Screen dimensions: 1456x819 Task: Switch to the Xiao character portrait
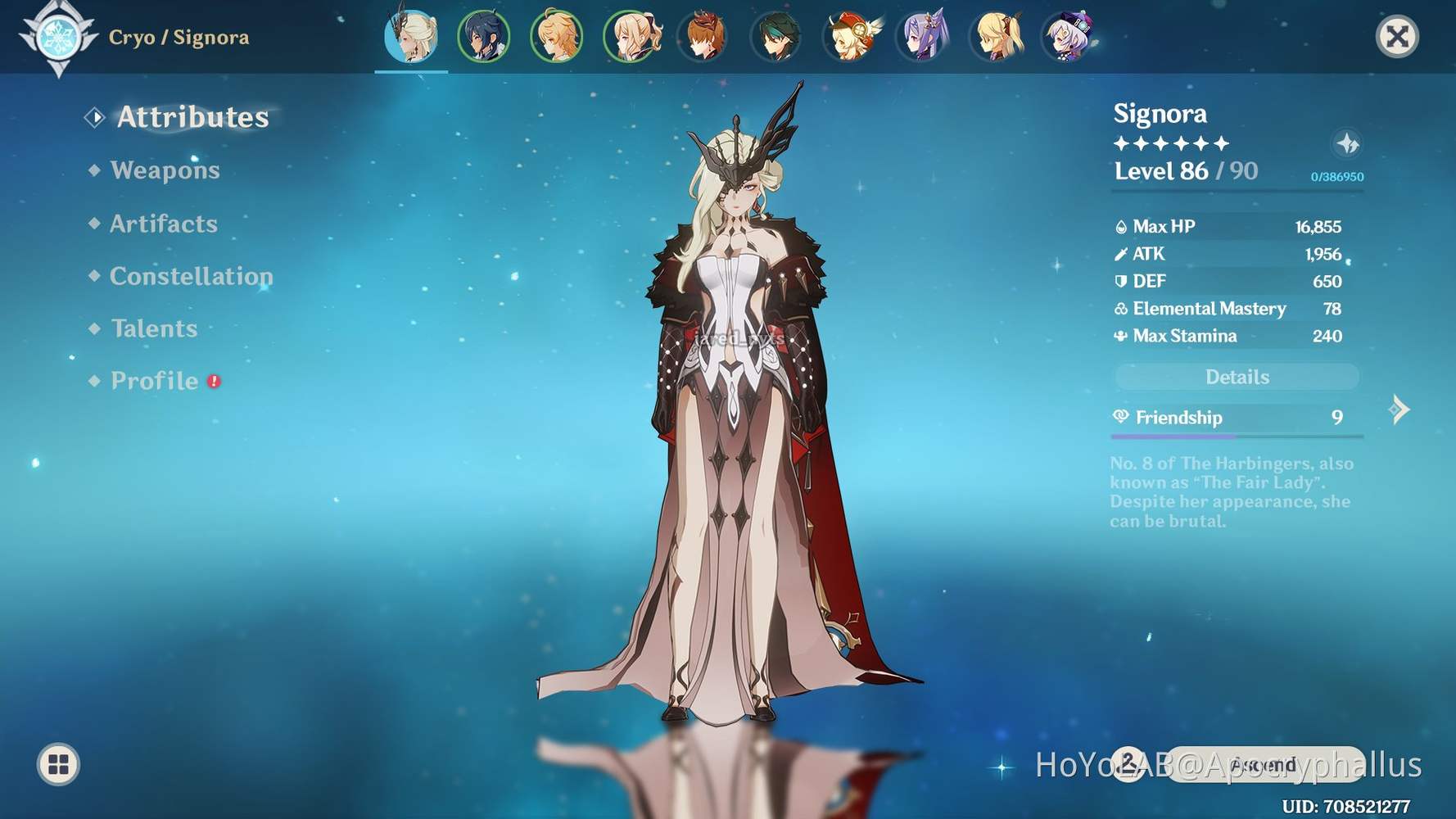pos(774,36)
